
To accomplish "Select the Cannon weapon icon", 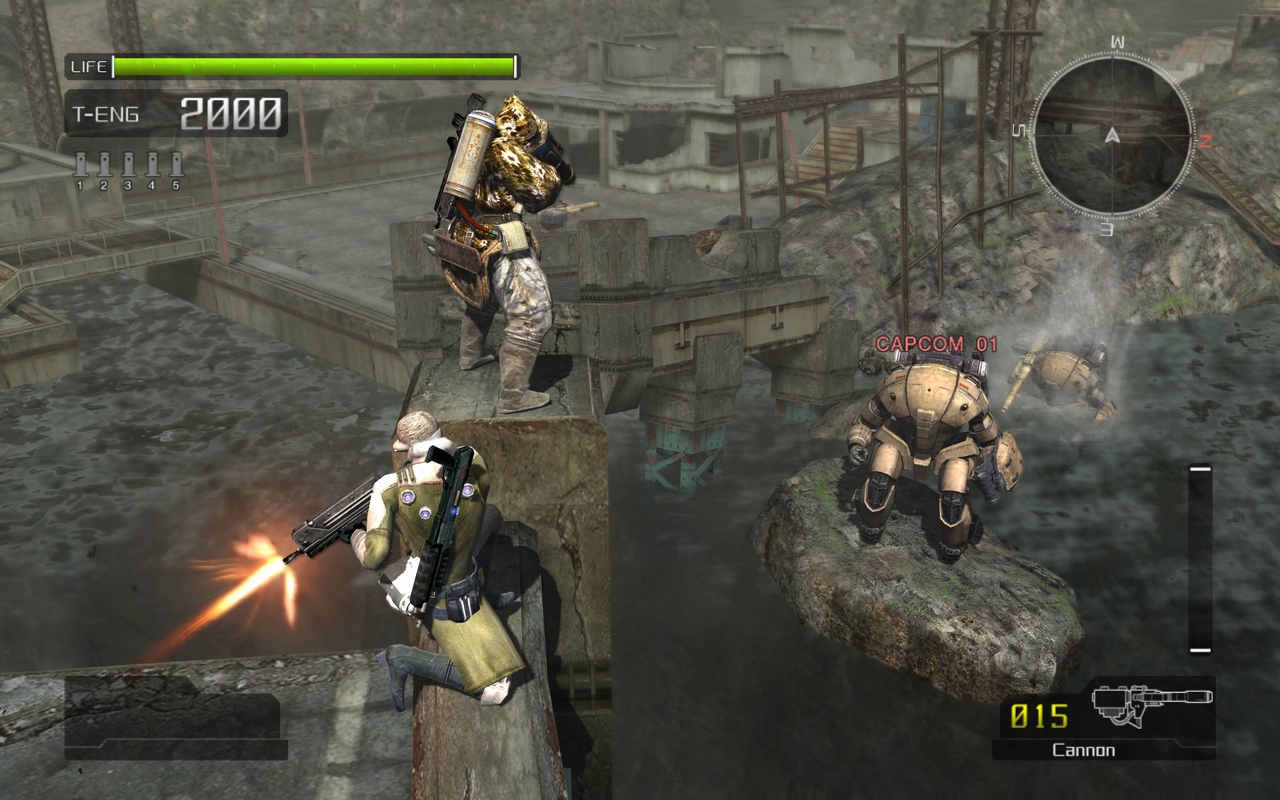I will click(x=1150, y=706).
